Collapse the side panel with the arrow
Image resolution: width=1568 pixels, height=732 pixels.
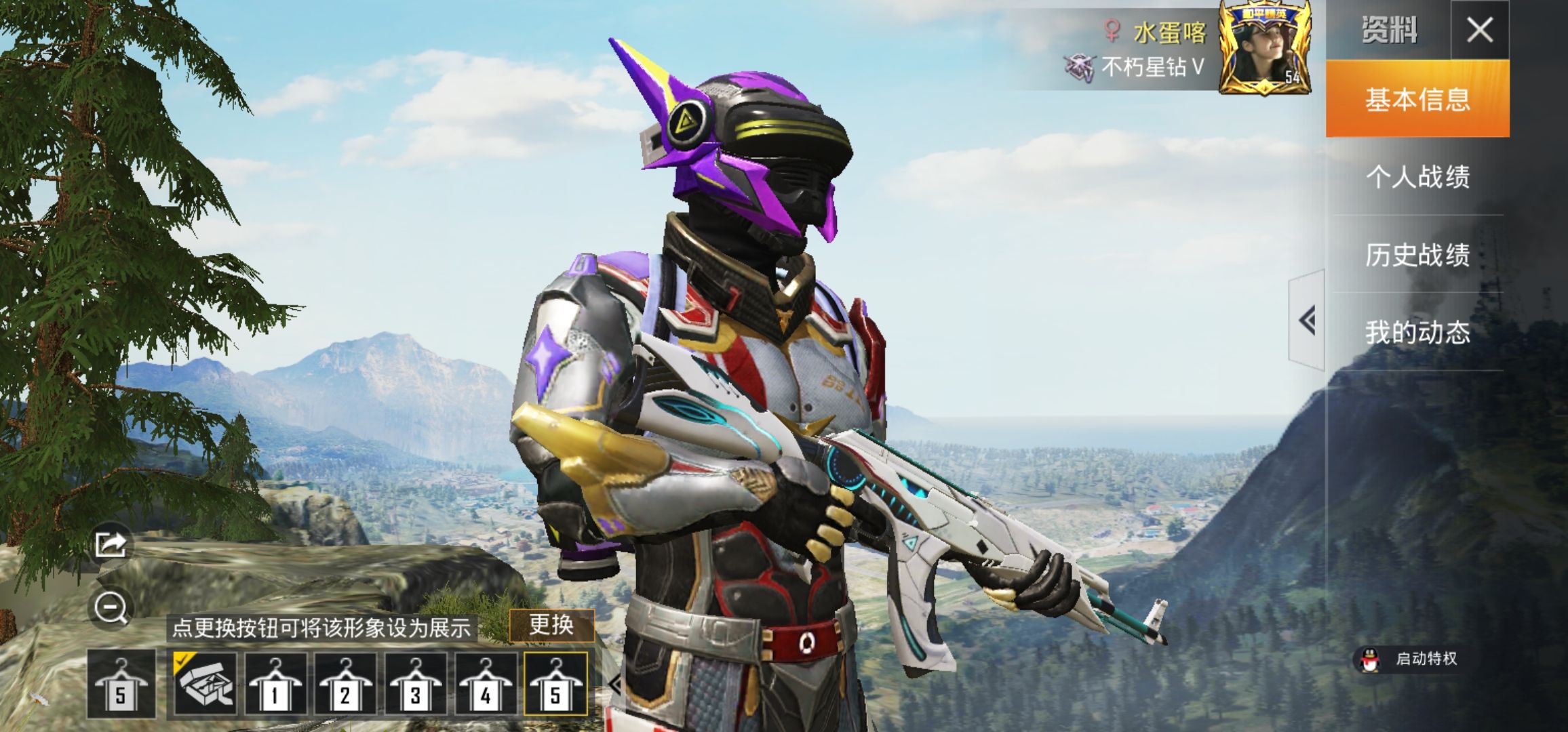1307,320
